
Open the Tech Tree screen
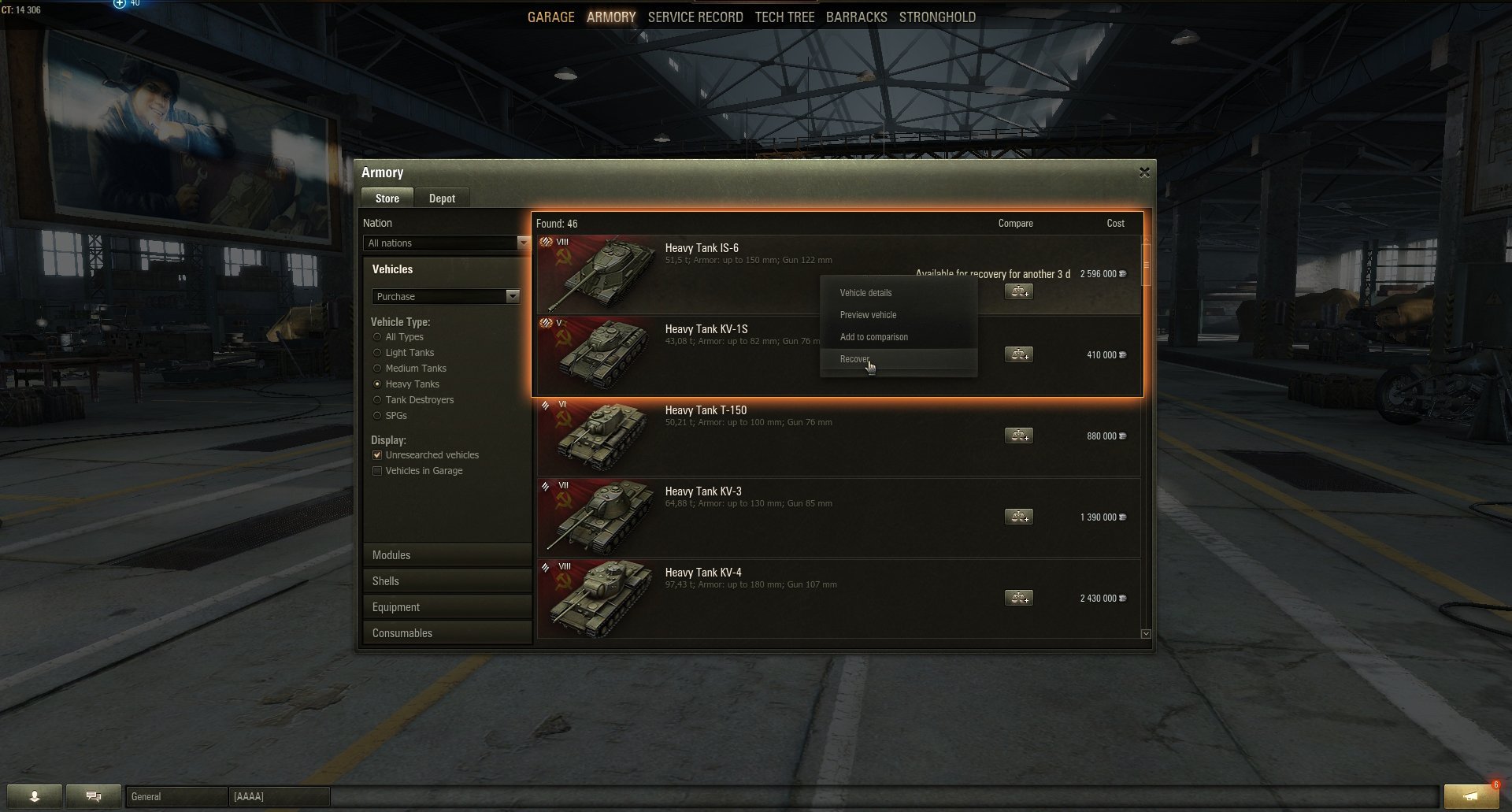pyautogui.click(x=784, y=17)
